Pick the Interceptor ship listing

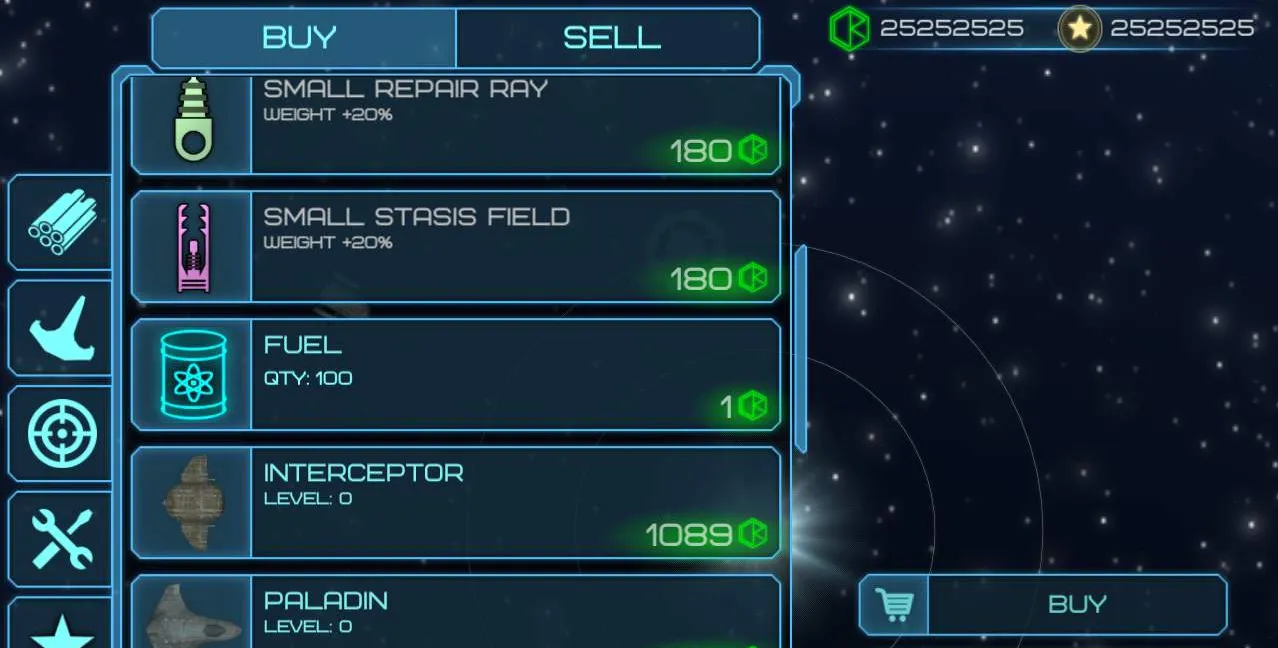point(455,502)
